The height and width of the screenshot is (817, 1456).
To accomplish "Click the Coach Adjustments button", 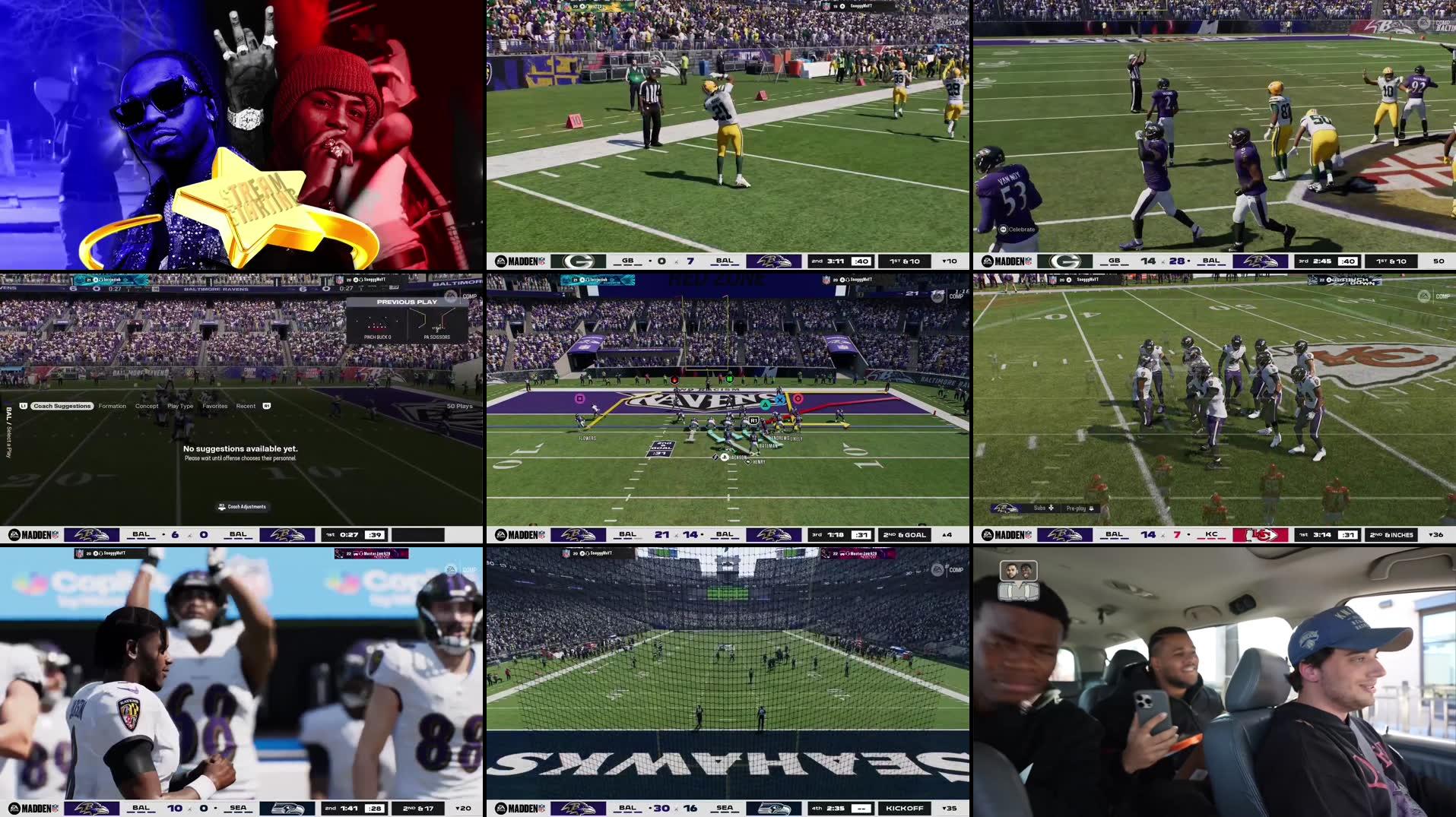I will 240,507.
